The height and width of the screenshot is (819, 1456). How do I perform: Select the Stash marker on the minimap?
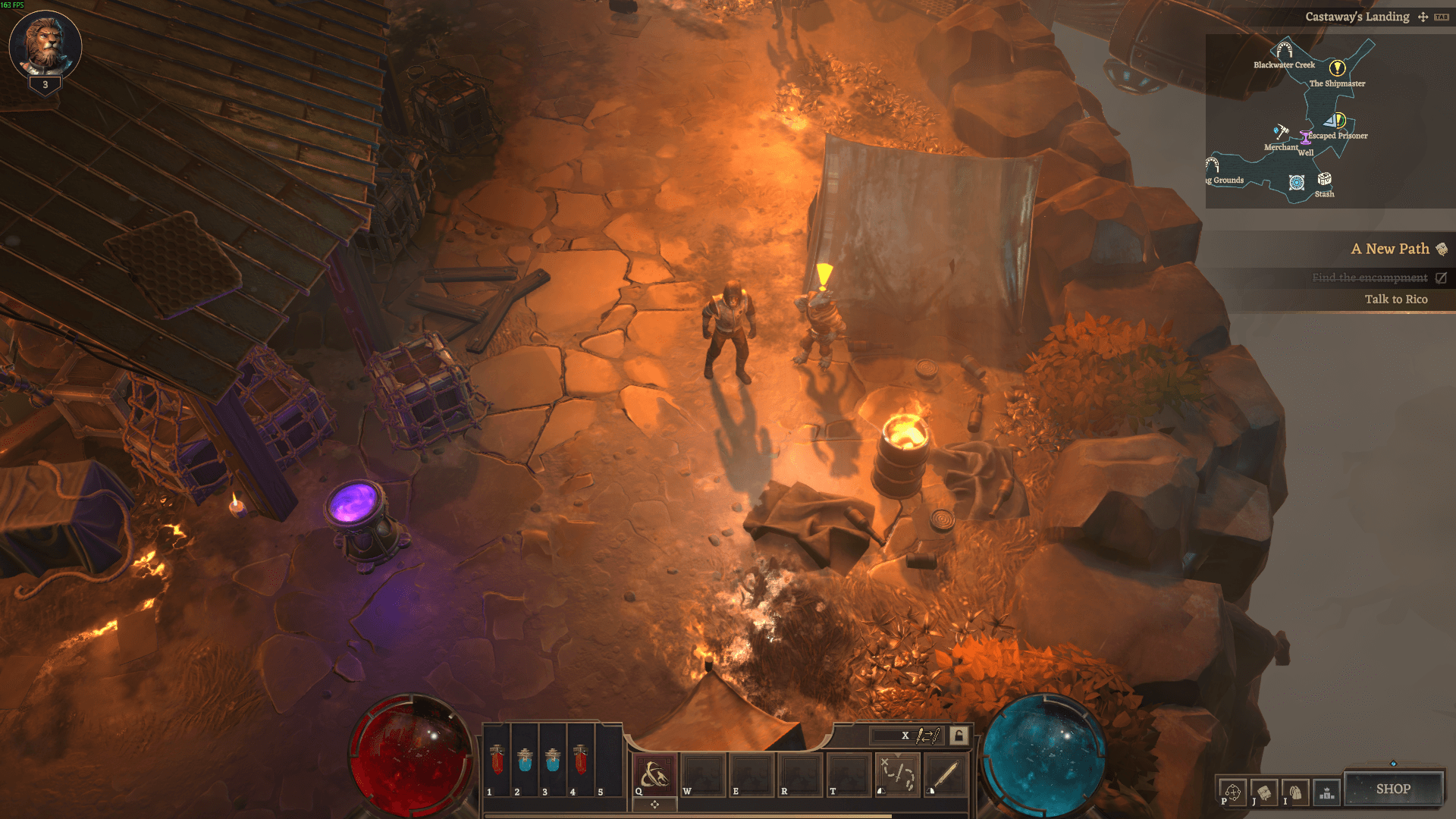(1324, 180)
